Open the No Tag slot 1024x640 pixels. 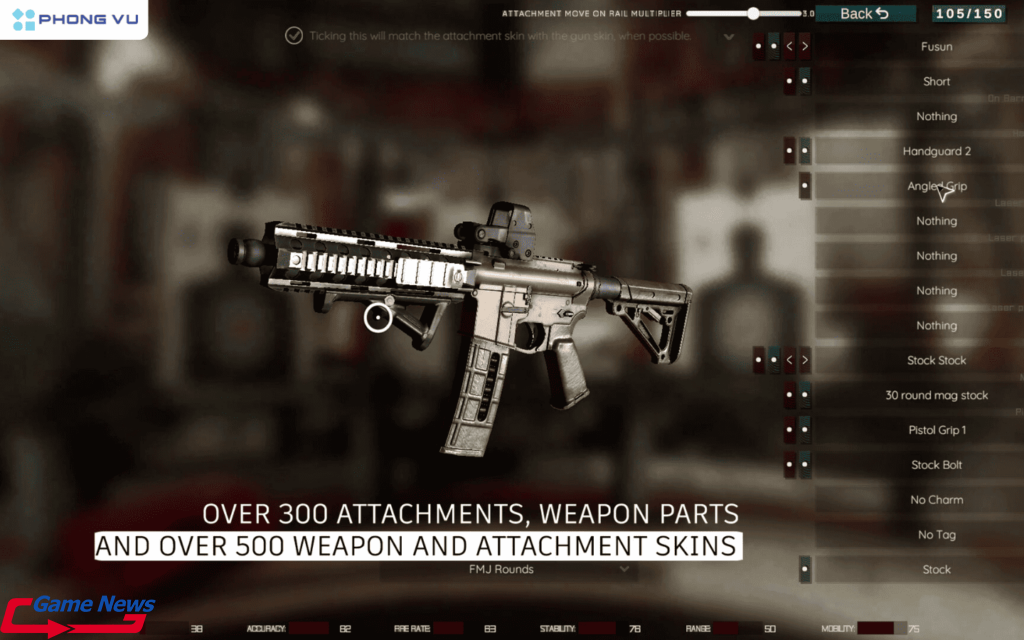pyautogui.click(x=936, y=535)
